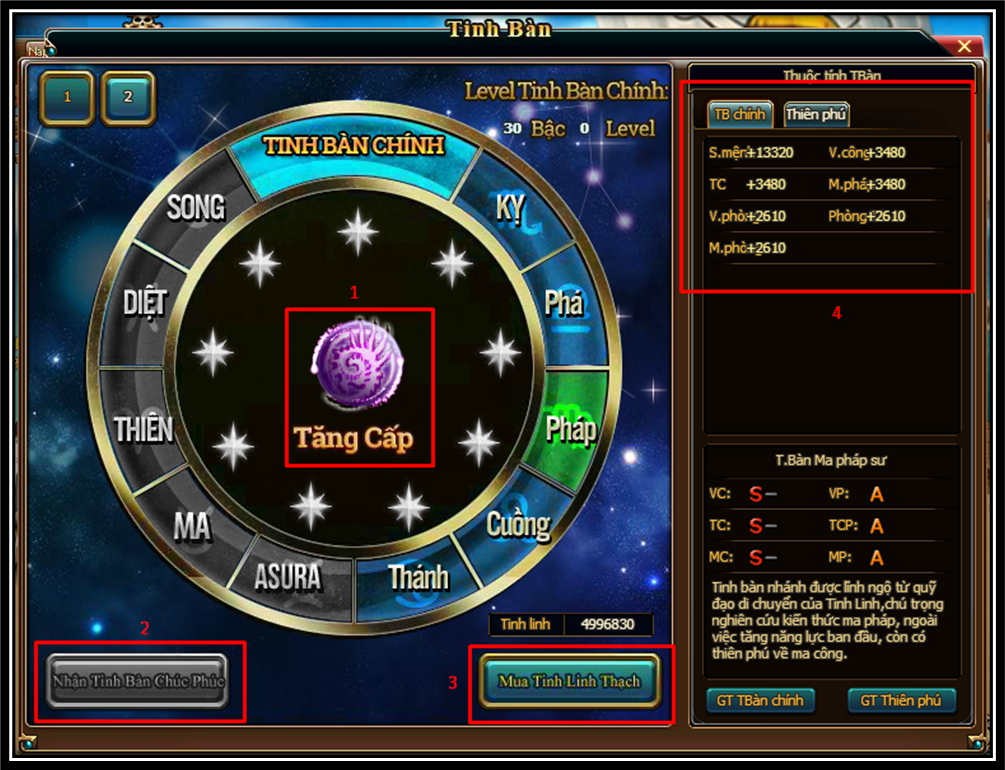Screen dimensions: 1005x770
Task: Close the Tinh Bàn window
Action: tap(964, 47)
